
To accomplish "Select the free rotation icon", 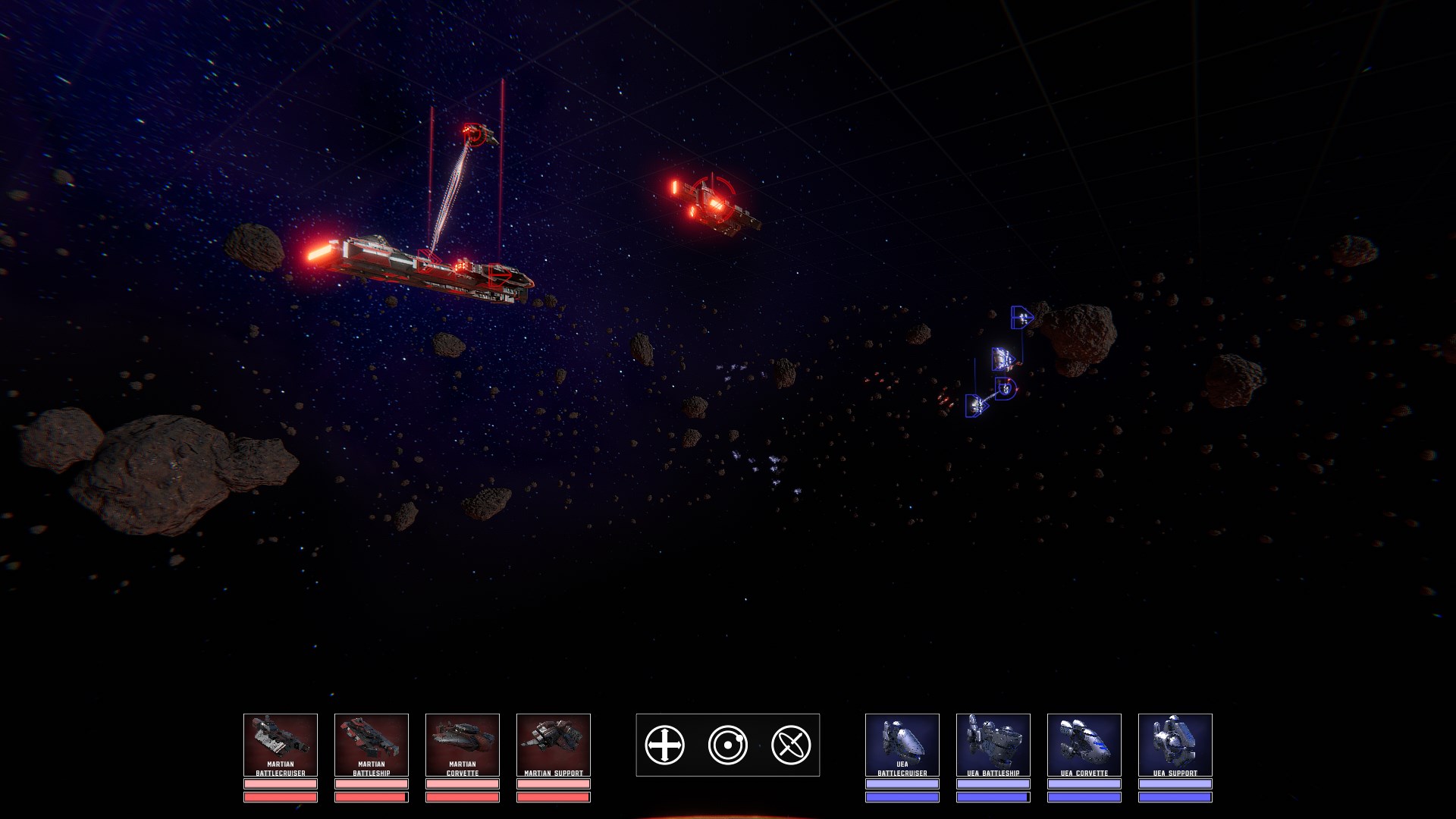I will pos(791,745).
